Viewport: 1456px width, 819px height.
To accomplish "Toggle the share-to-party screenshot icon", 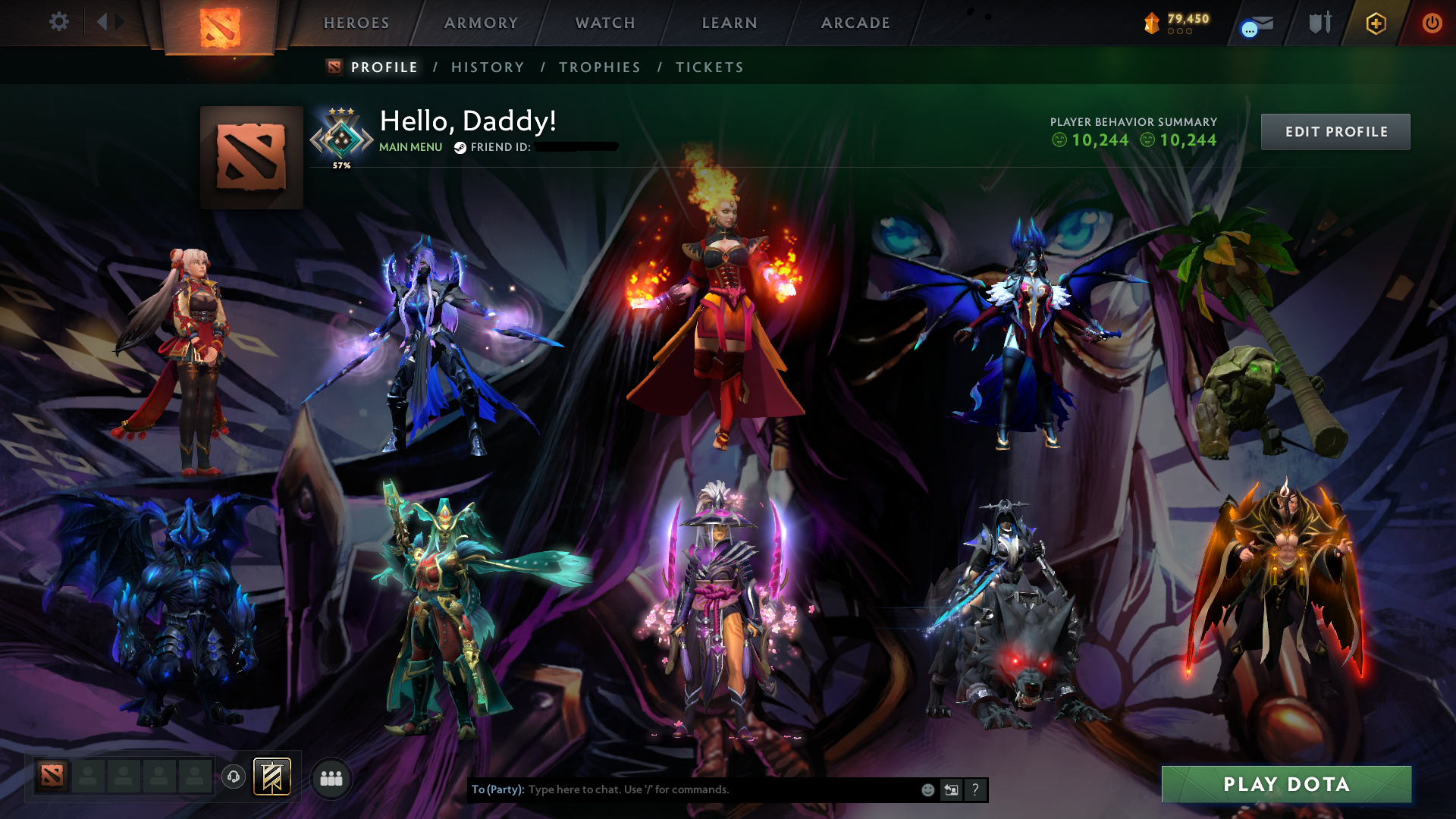I will click(x=950, y=789).
